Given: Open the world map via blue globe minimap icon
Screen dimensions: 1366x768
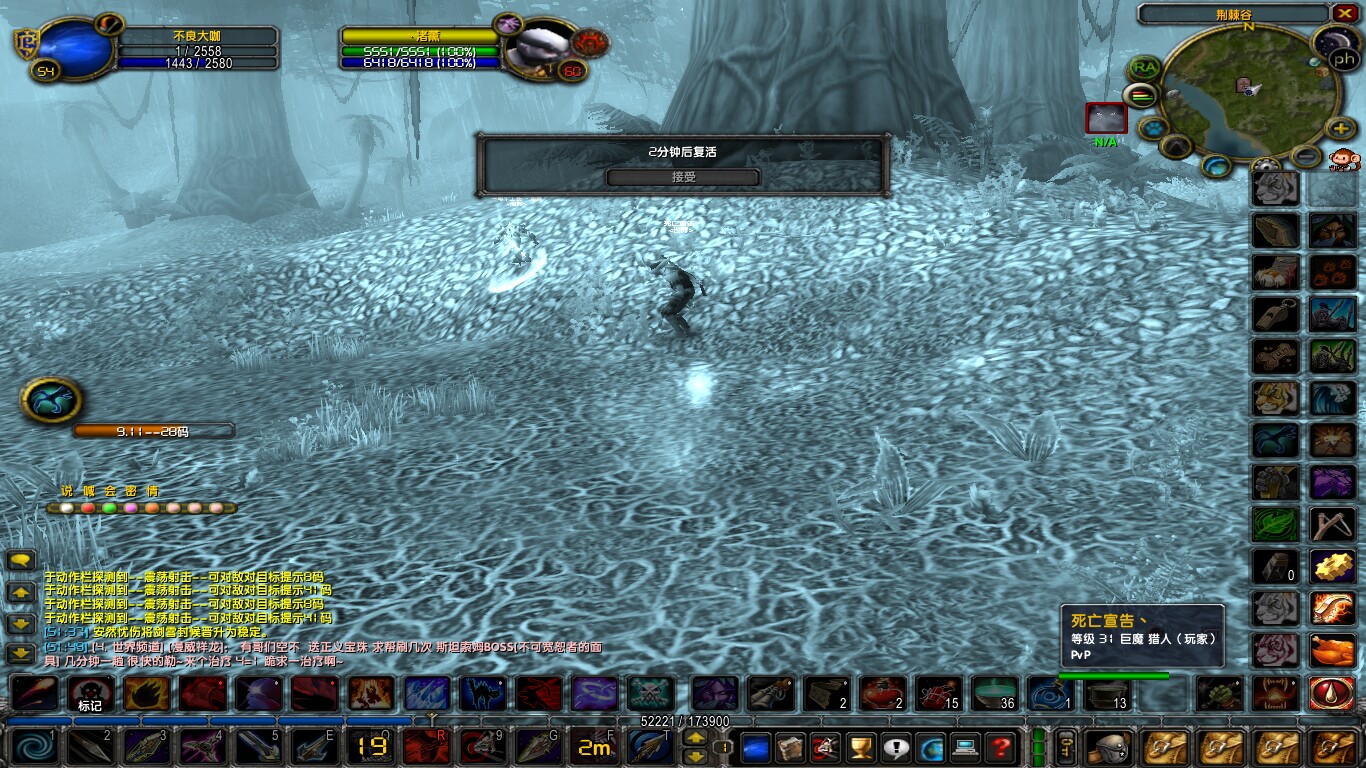Looking at the screenshot, I should [x=1214, y=165].
